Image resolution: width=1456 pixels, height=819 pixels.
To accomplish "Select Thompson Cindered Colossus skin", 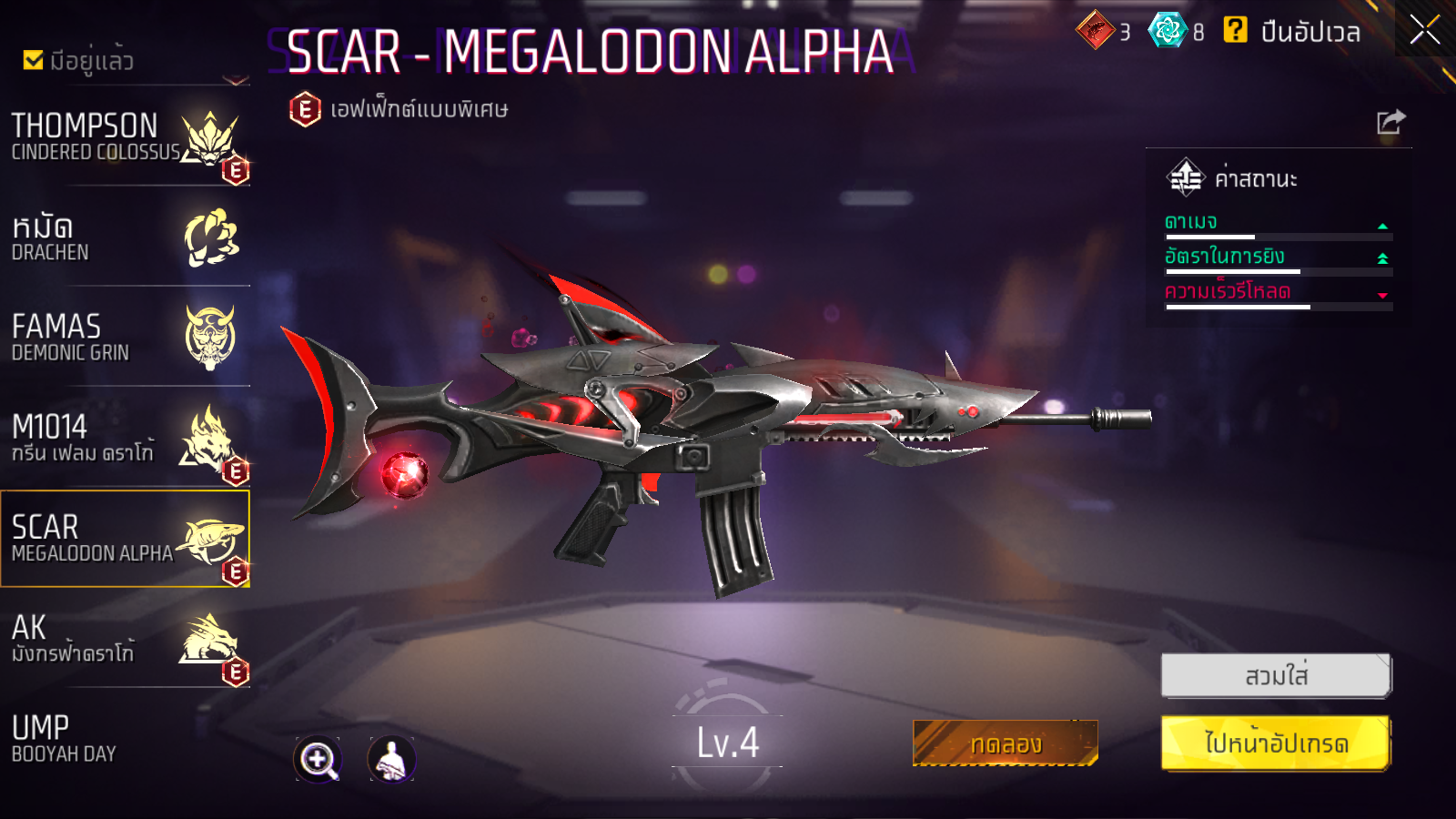I will (125, 138).
